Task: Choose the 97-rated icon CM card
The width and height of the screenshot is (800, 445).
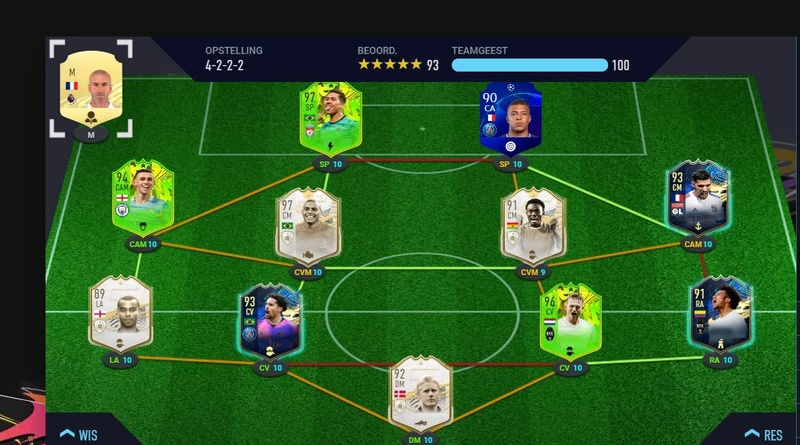Action: pos(307,225)
